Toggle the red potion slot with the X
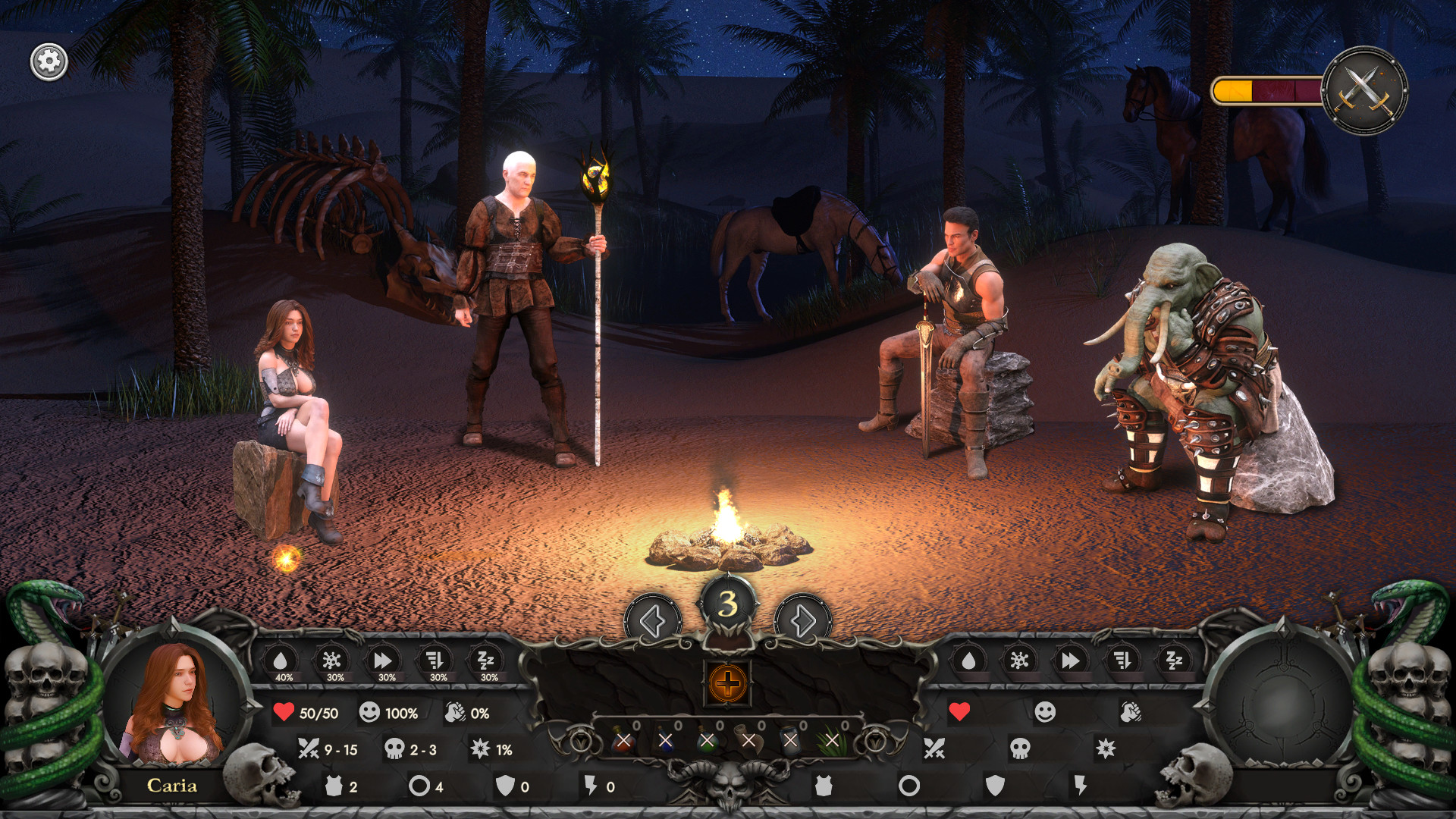Screen dimensions: 1456x819 tap(622, 741)
